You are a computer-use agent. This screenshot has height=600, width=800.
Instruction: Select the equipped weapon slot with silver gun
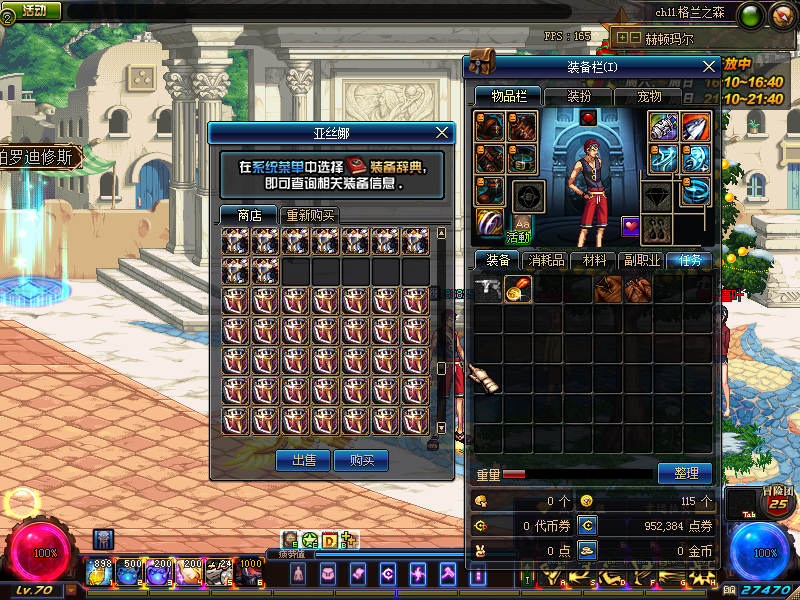pyautogui.click(x=663, y=127)
